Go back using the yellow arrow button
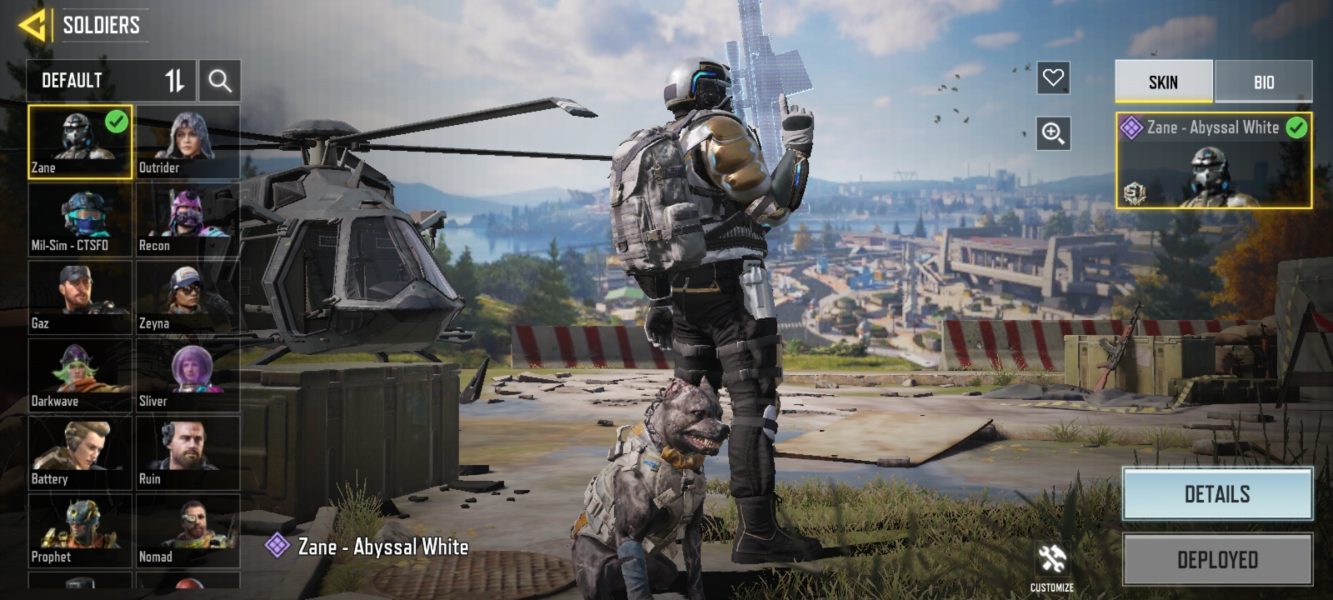Image resolution: width=1333 pixels, height=600 pixels. click(x=32, y=25)
